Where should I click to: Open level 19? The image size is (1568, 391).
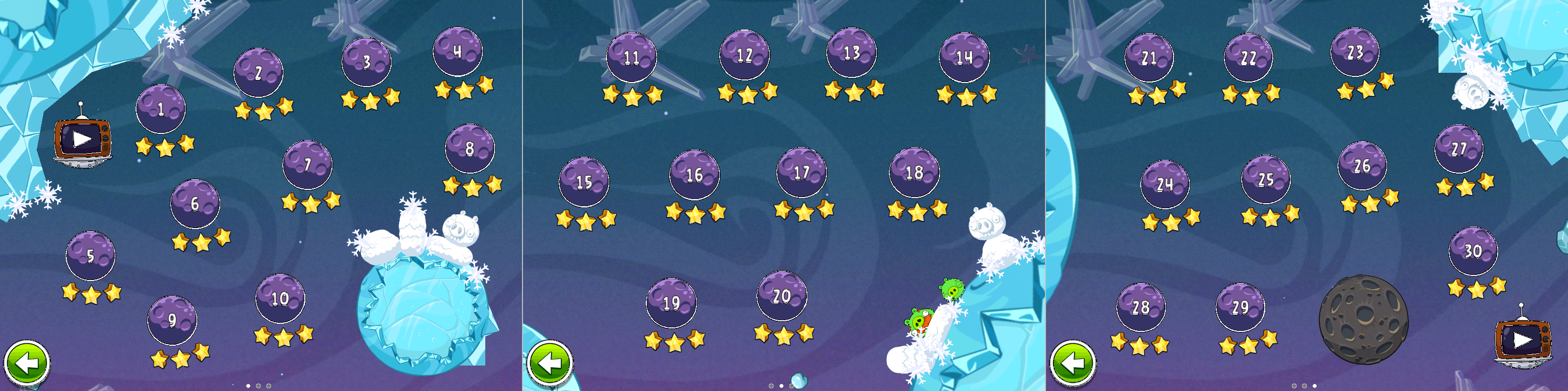pos(671,303)
